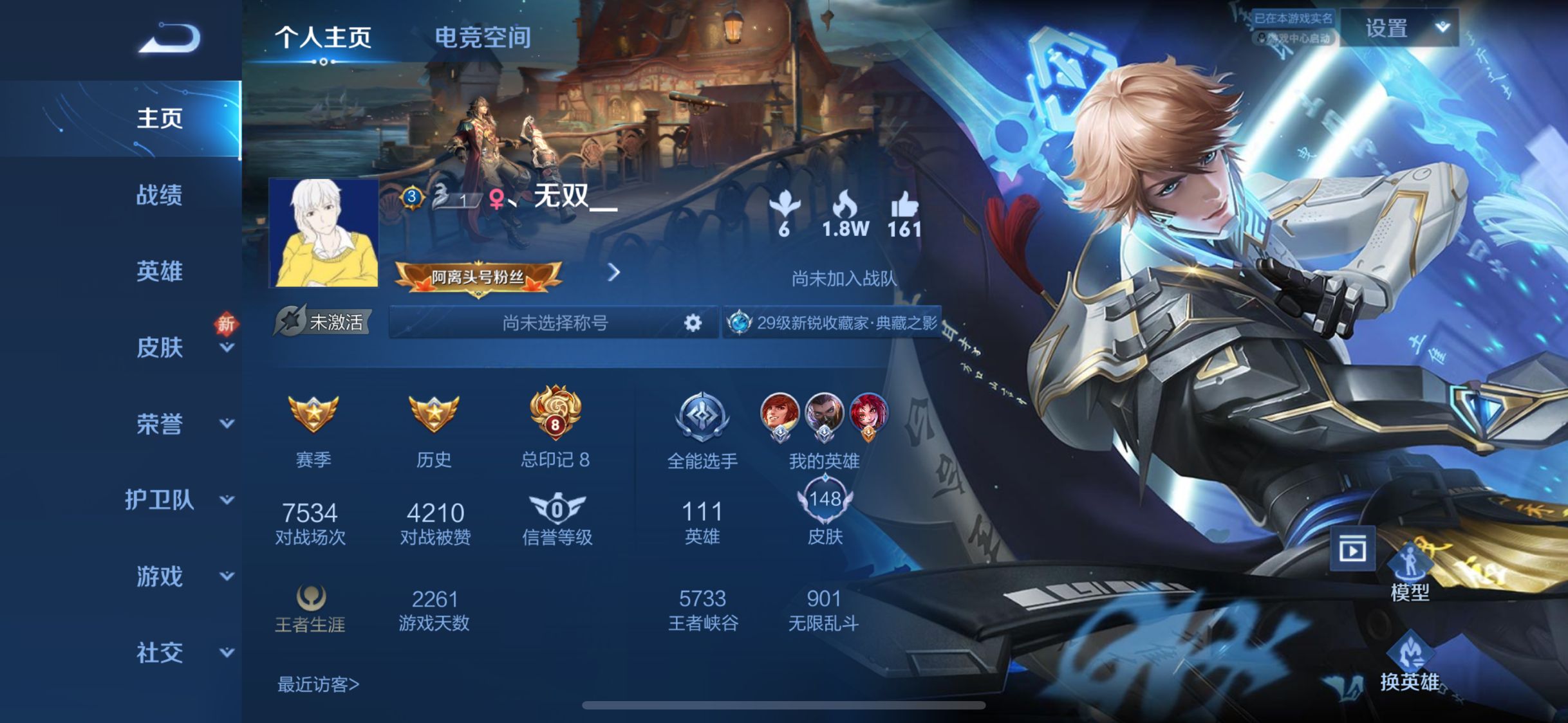Screen dimensions: 1568x723
Task: Open title selection via gear icon
Action: coord(693,322)
